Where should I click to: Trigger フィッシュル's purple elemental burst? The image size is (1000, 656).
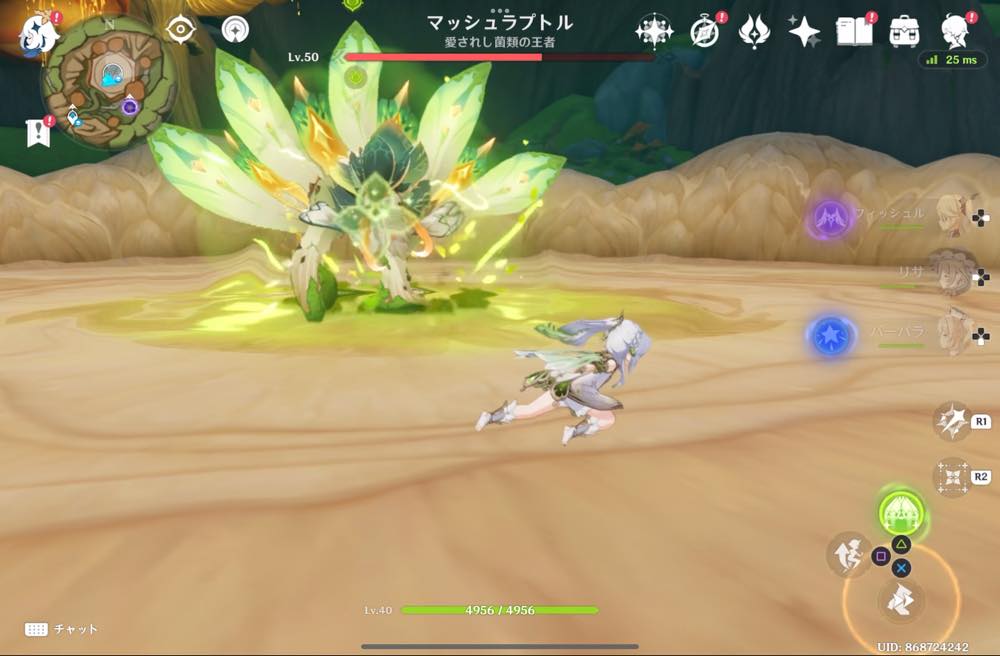[829, 217]
